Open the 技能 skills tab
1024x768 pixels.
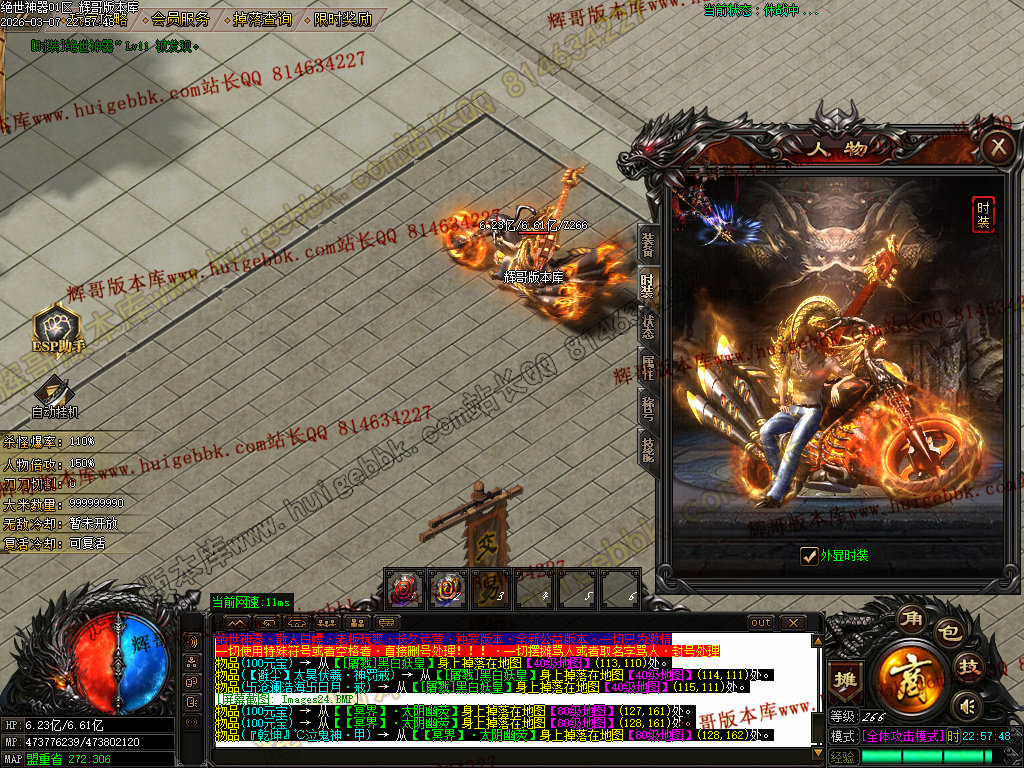(648, 450)
